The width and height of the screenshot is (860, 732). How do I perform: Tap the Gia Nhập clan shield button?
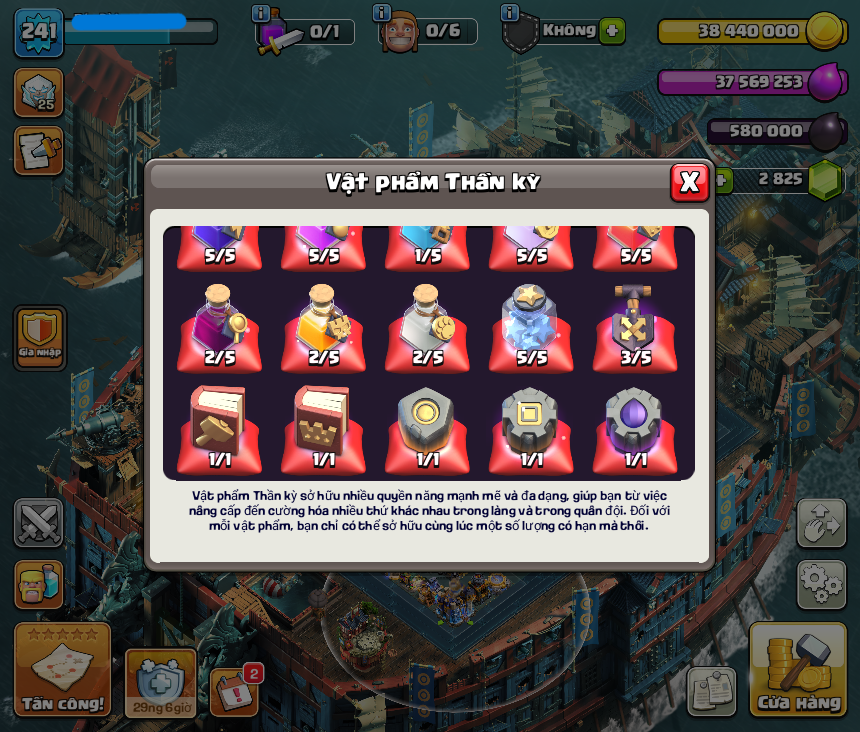point(40,337)
